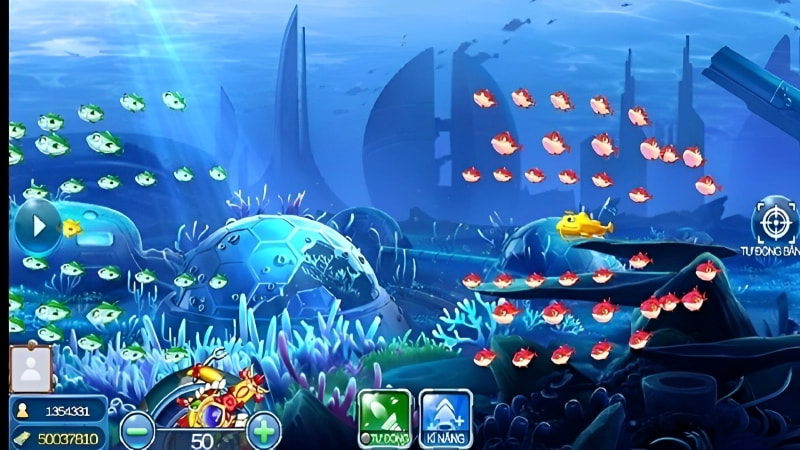
Task: Increase the bet with the plus button
Action: click(x=263, y=431)
